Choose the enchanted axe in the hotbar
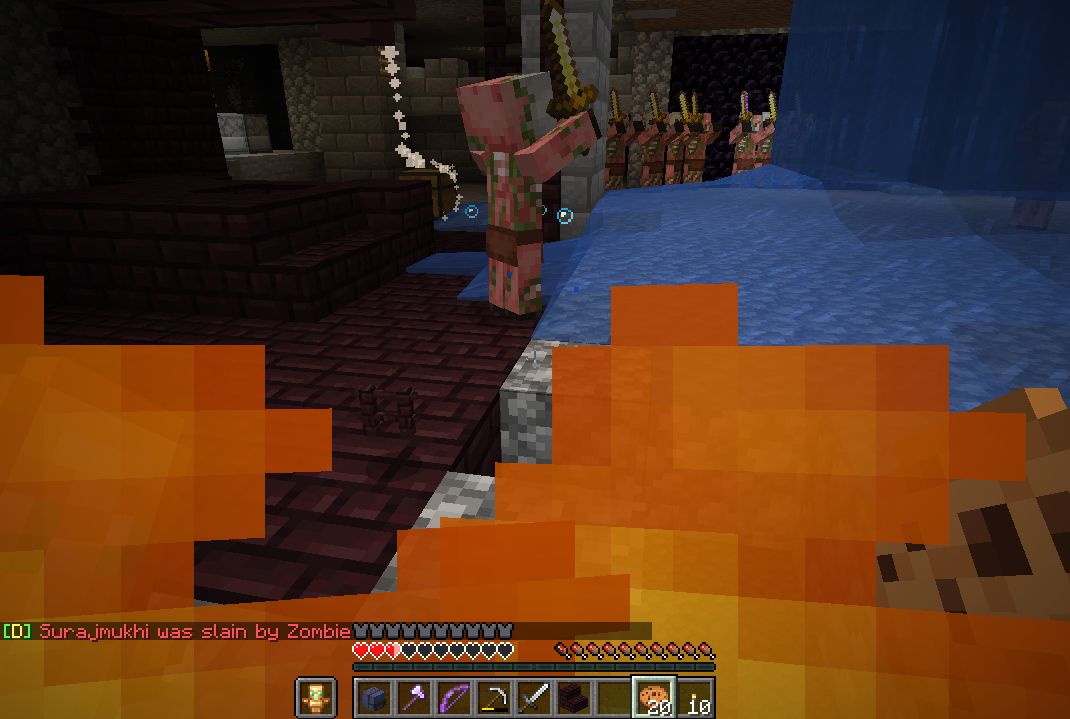The image size is (1070, 719). click(414, 697)
